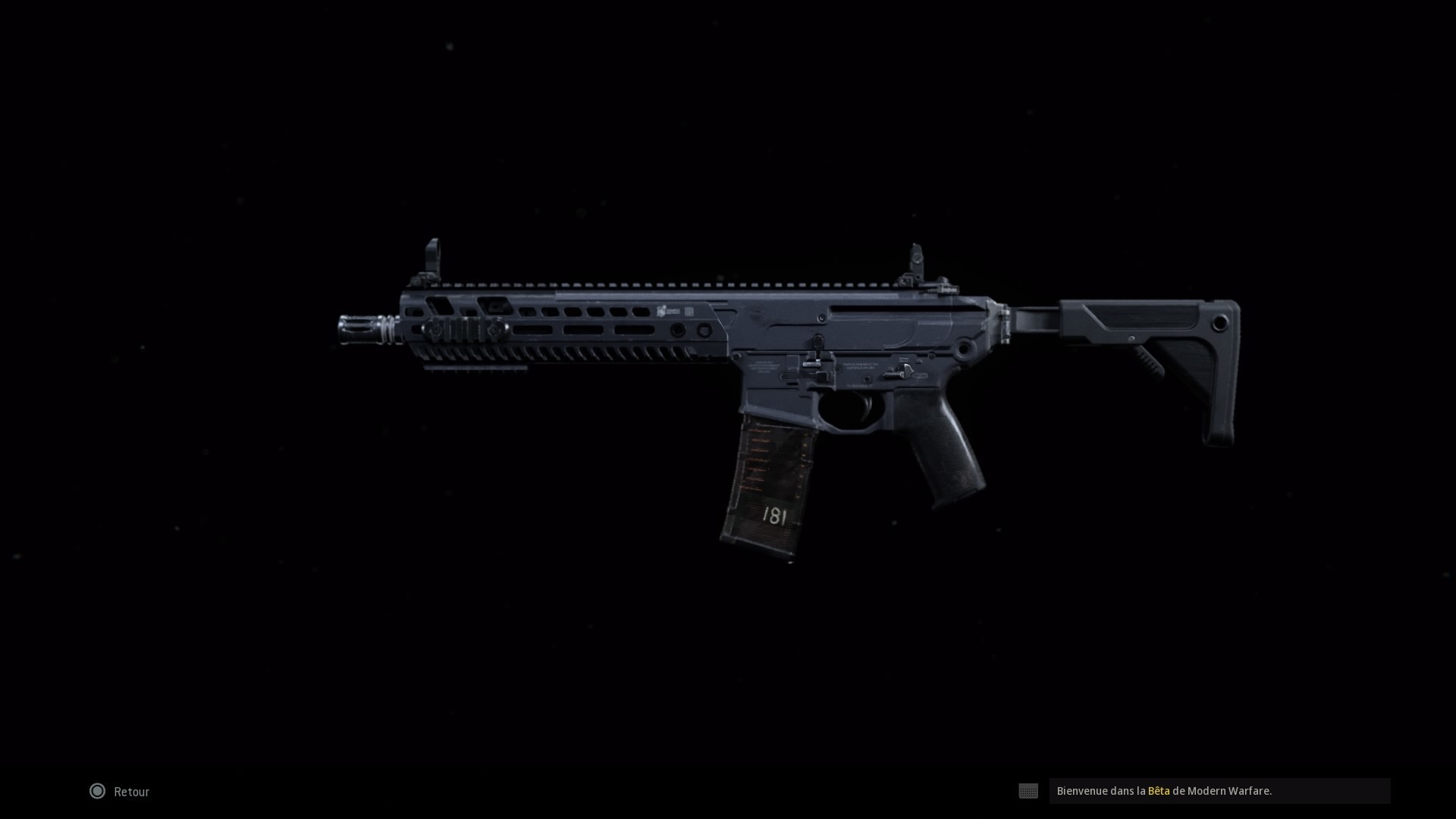The image size is (1456, 819).
Task: Select the keyboard input icon near the notification
Action: tap(1028, 791)
